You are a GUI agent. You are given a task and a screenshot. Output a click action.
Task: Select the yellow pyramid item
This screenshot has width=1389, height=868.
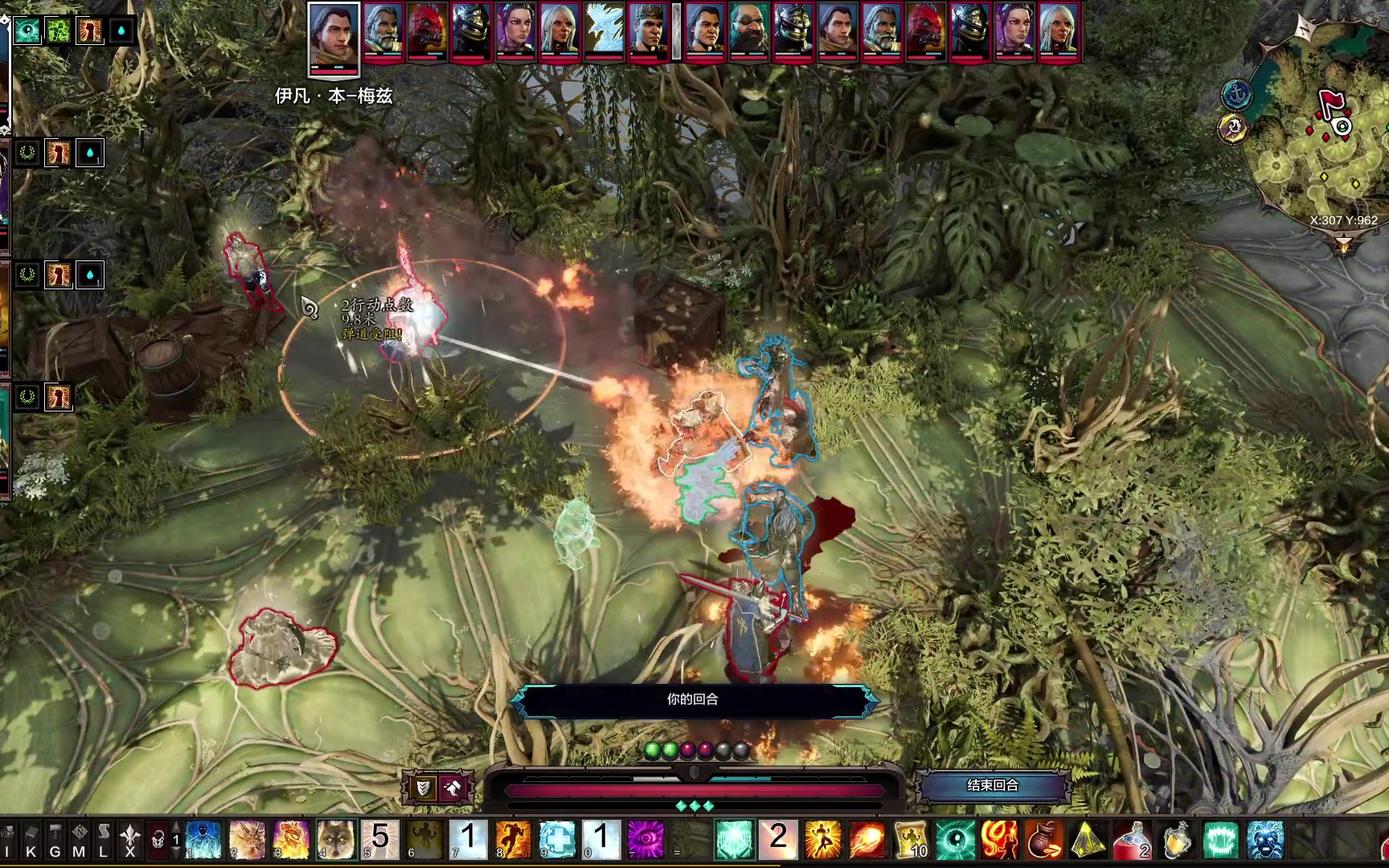click(1088, 840)
